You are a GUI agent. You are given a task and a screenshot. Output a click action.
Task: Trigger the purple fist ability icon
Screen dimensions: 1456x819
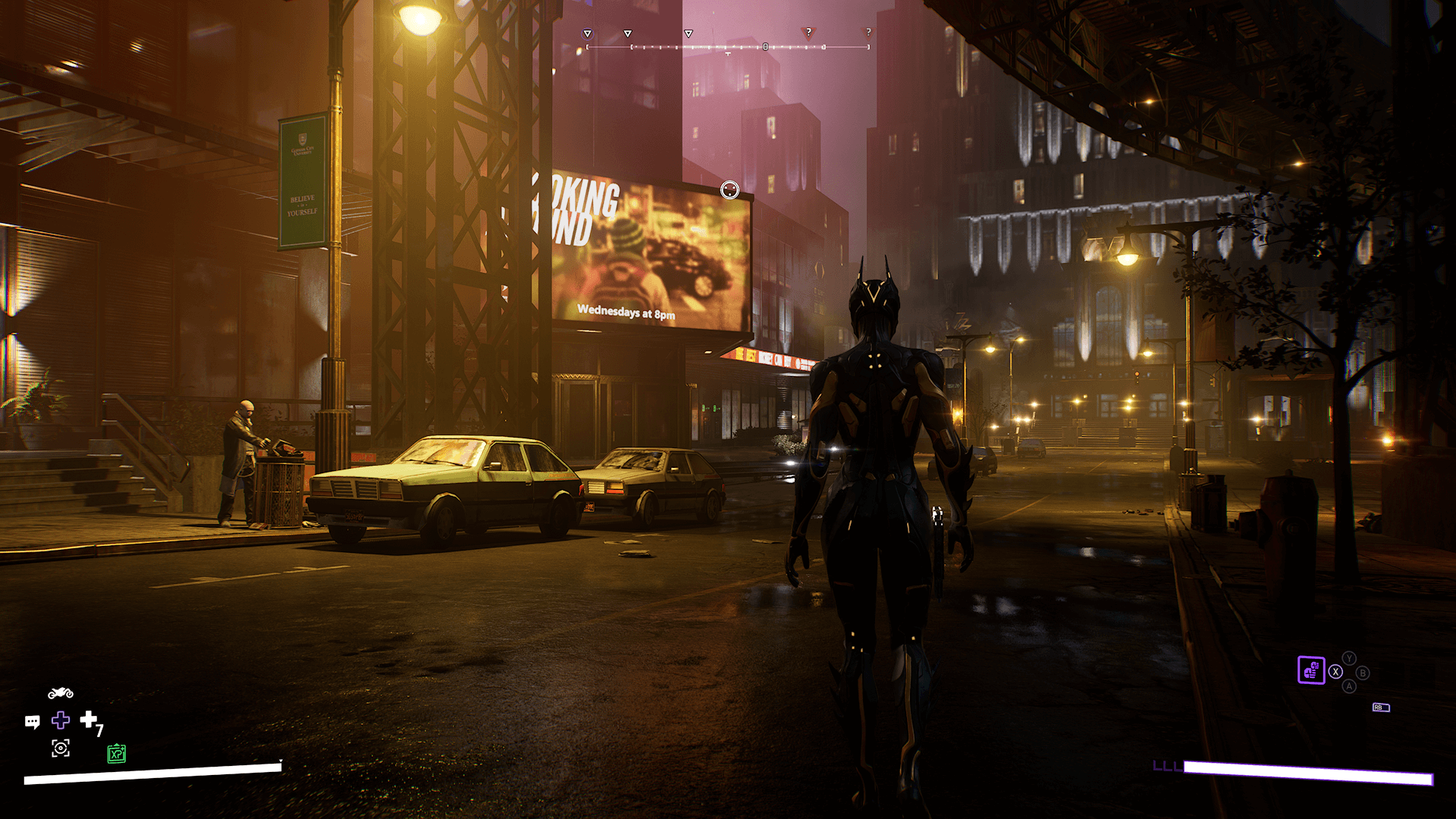(x=1311, y=670)
